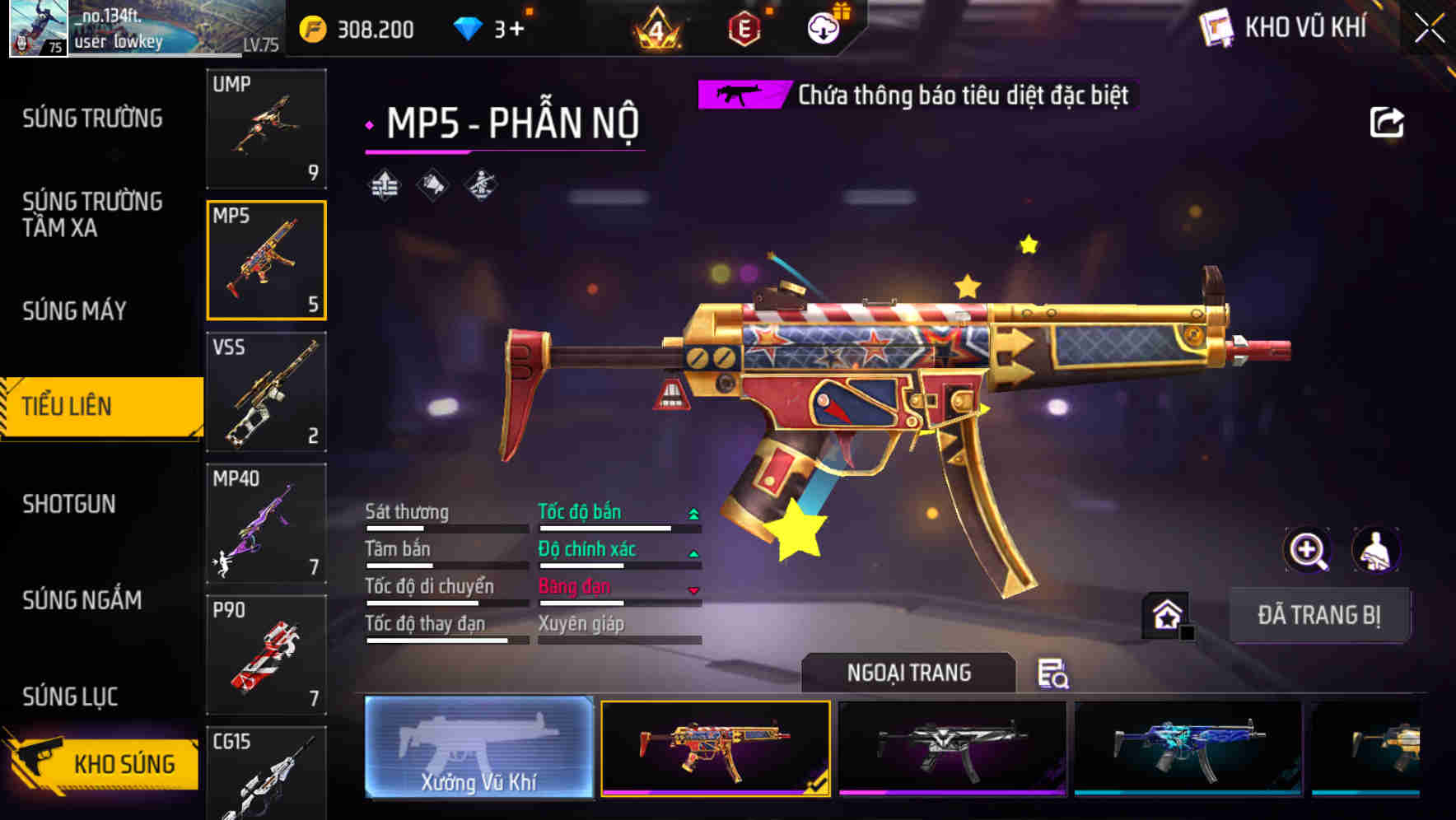Viewport: 1456px width, 820px height.
Task: Pick the P90 weapon tile
Action: (x=266, y=655)
